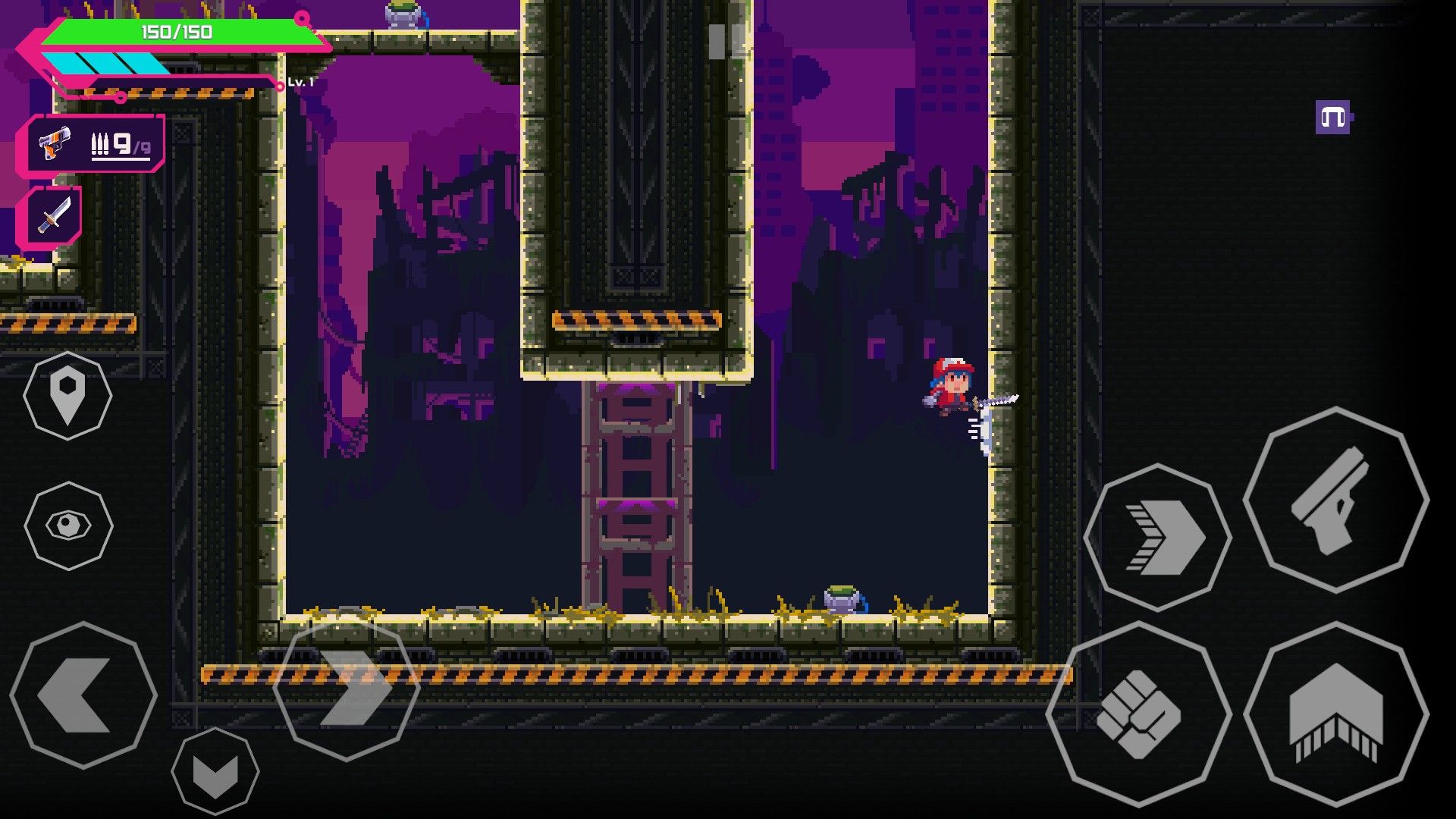Attack with the fist melee button
Screen dimensions: 1456x819
(1138, 714)
